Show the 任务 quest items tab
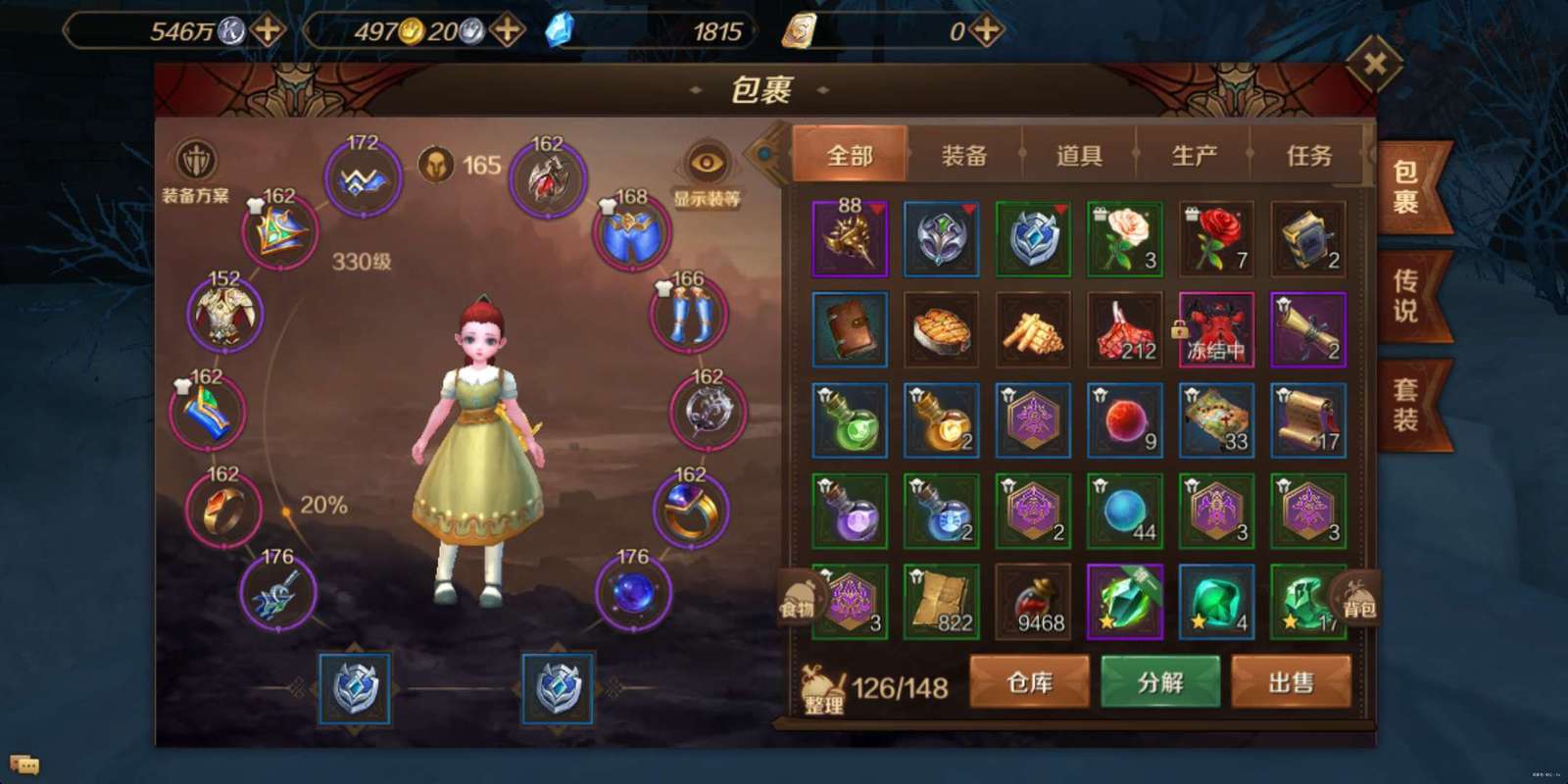The height and width of the screenshot is (784, 1568). point(1308,155)
